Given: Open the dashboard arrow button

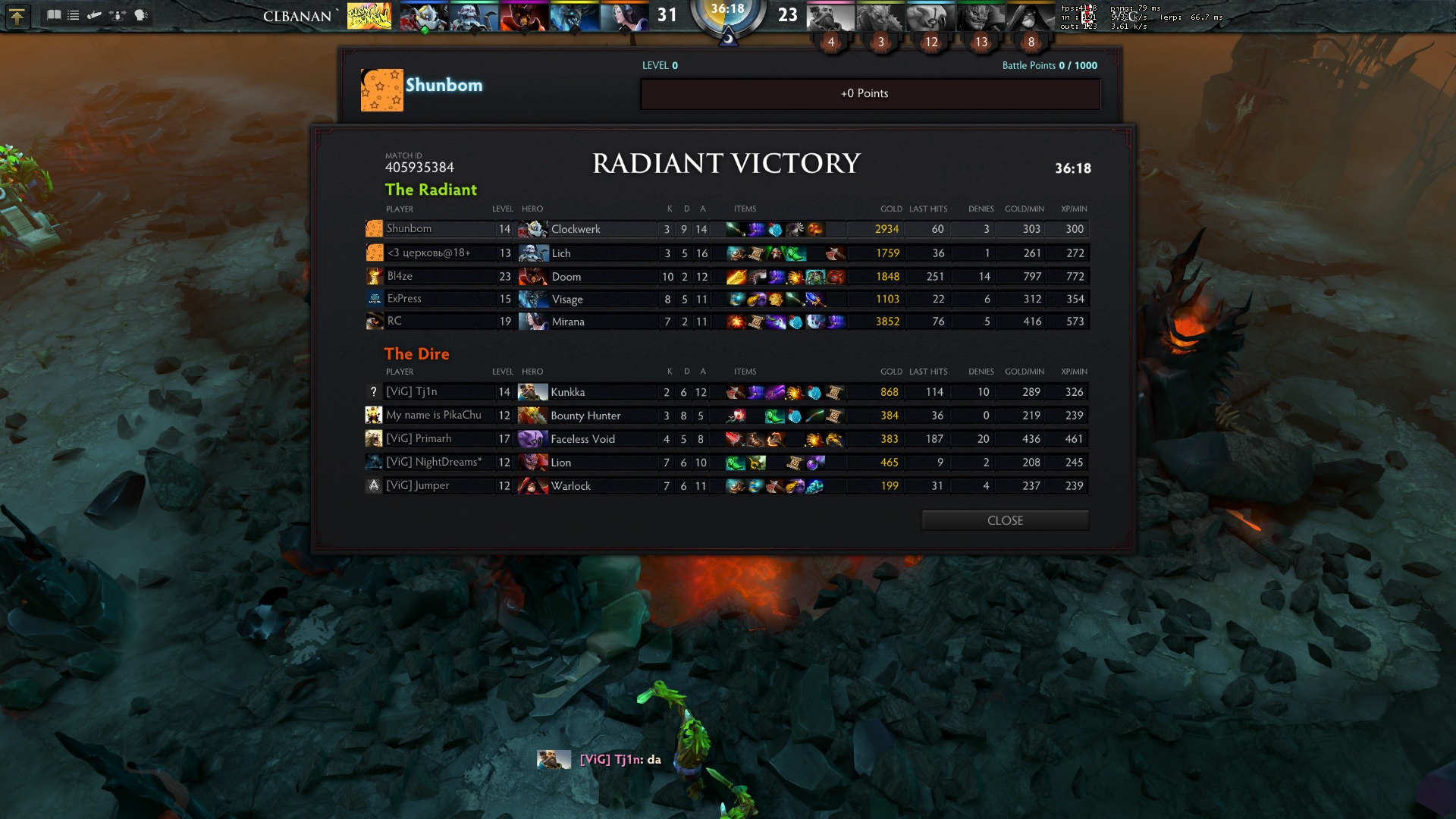Looking at the screenshot, I should click(17, 16).
